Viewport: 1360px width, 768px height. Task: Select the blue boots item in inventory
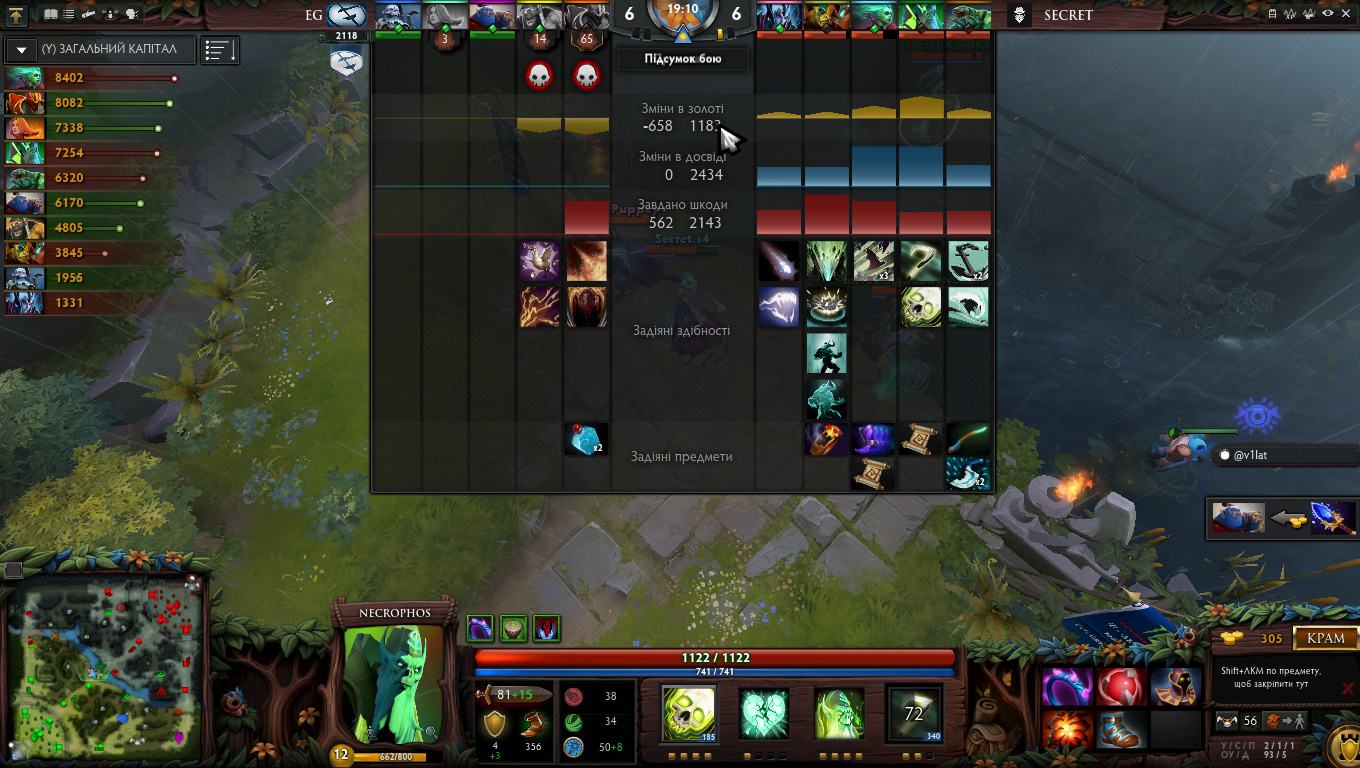tap(1120, 730)
